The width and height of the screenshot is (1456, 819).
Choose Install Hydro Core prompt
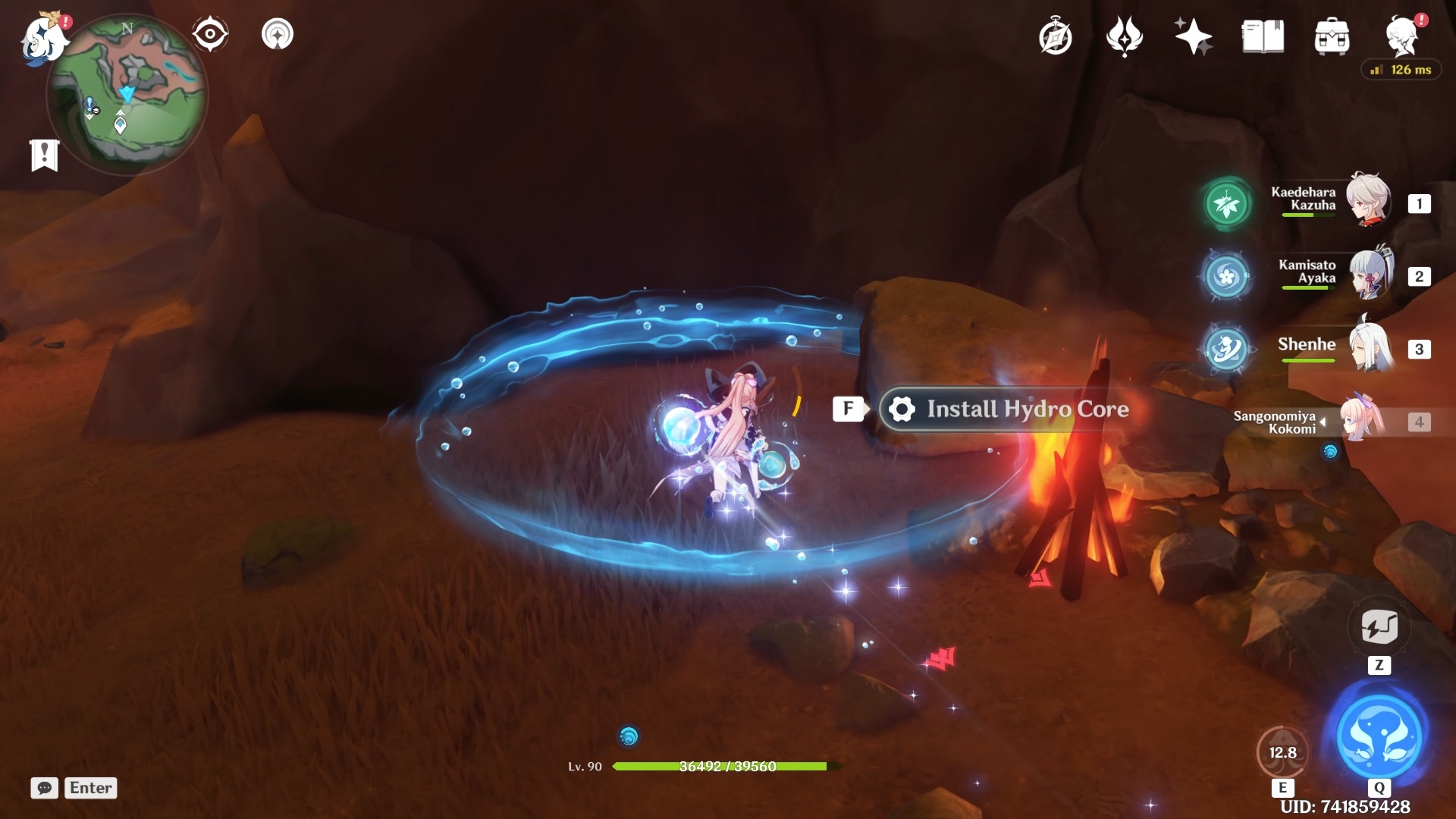click(x=1006, y=409)
